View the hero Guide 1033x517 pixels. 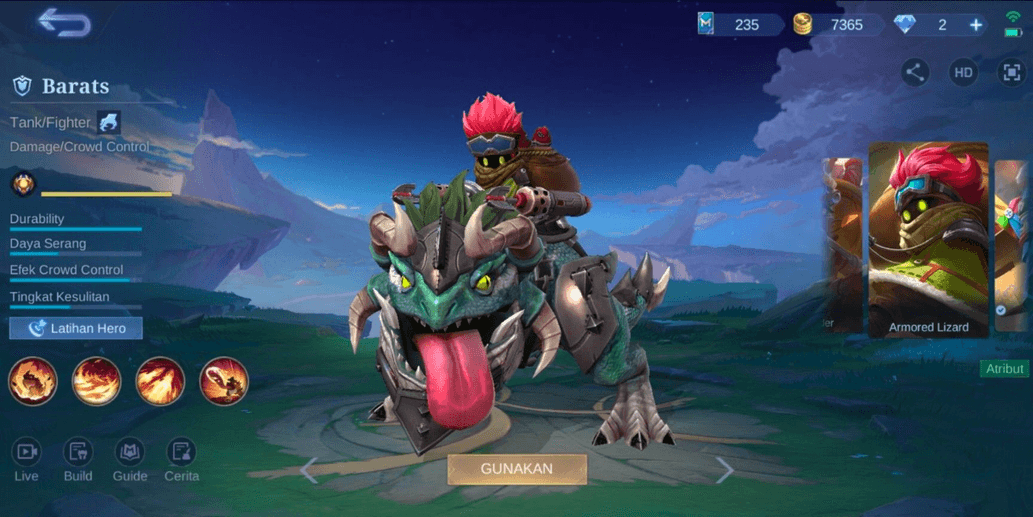(130, 461)
